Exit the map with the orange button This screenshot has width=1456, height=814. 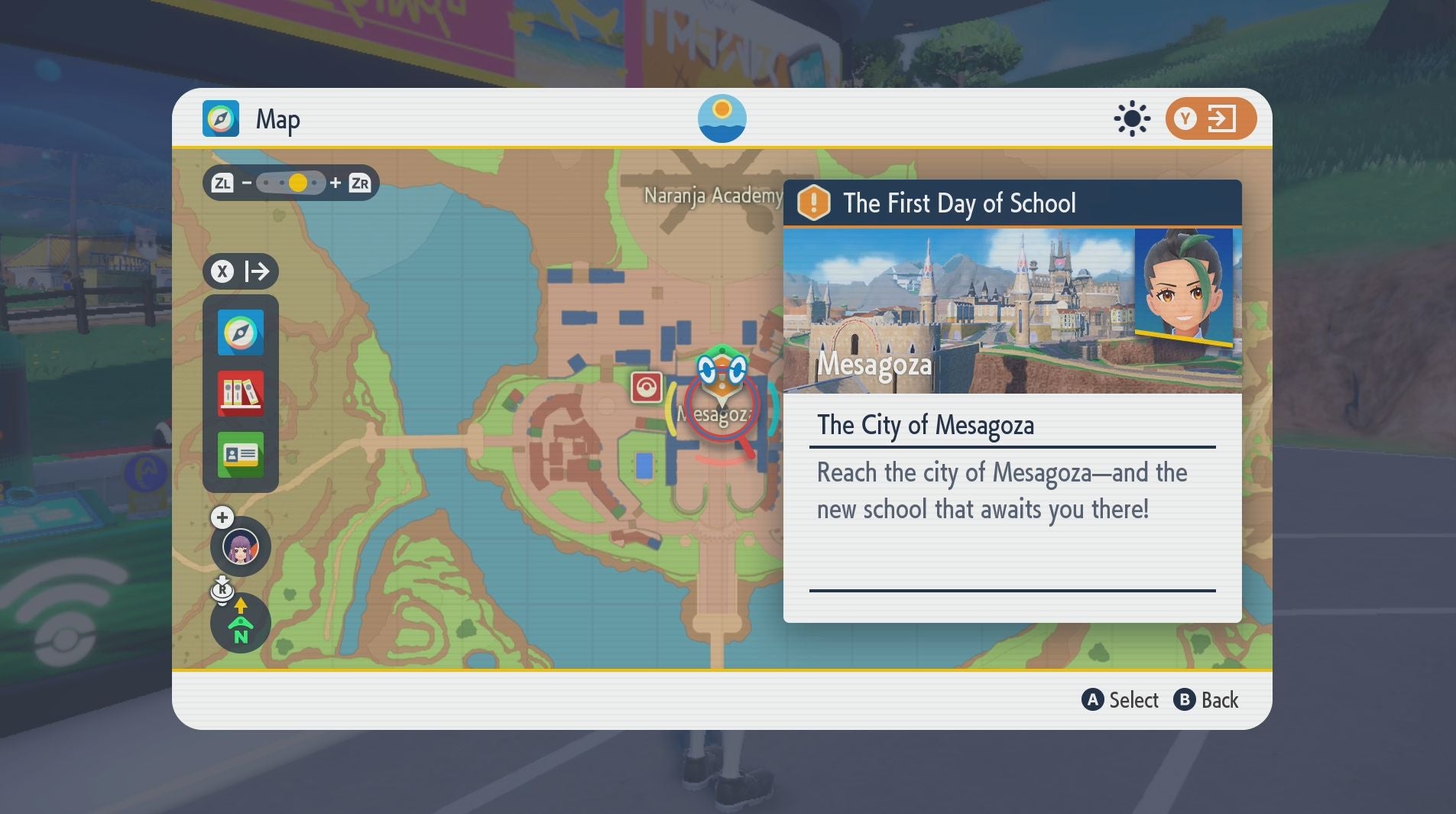(x=1210, y=118)
